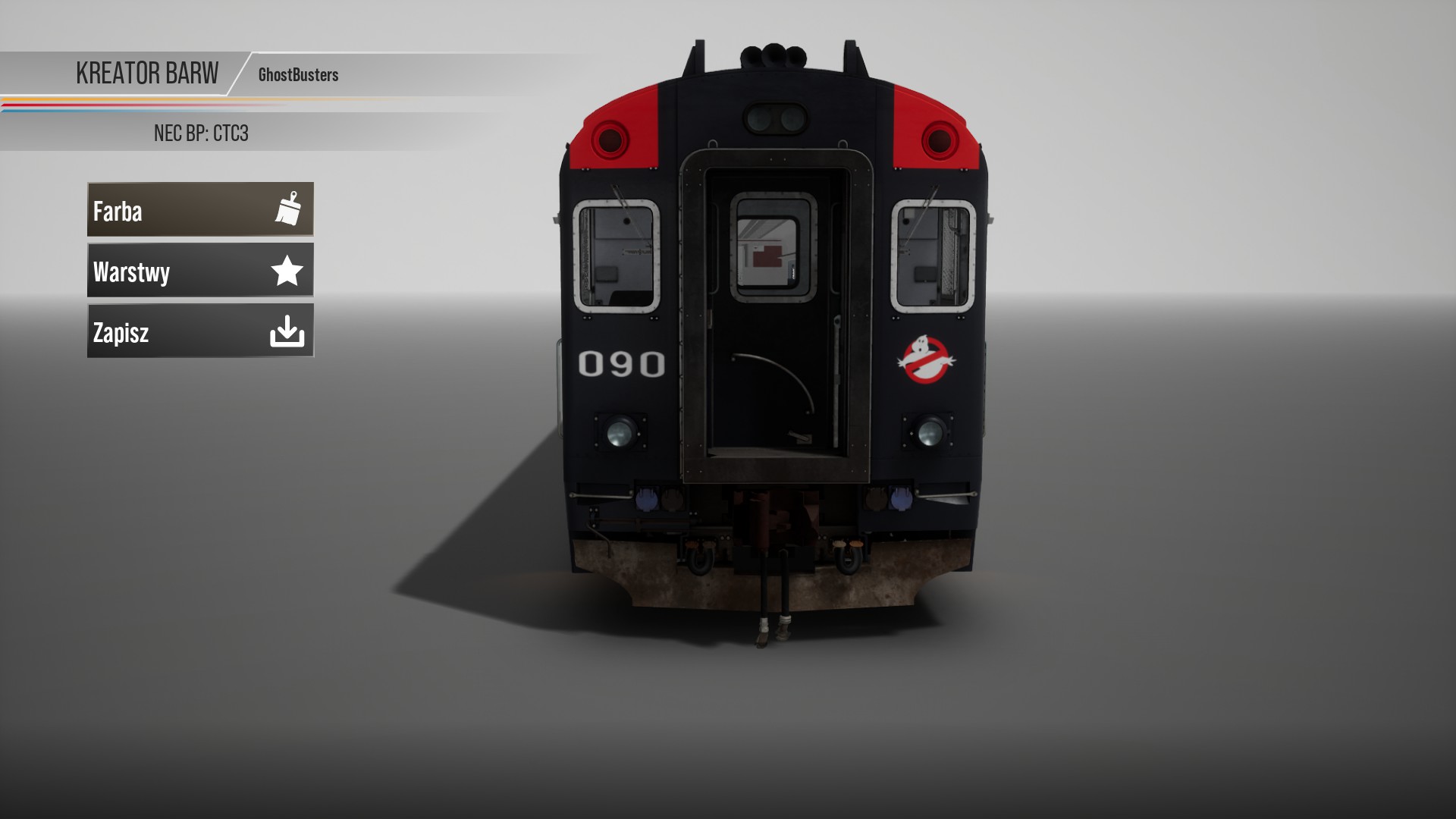This screenshot has height=819, width=1456.
Task: Select the Warstwy layers option
Action: [x=200, y=270]
